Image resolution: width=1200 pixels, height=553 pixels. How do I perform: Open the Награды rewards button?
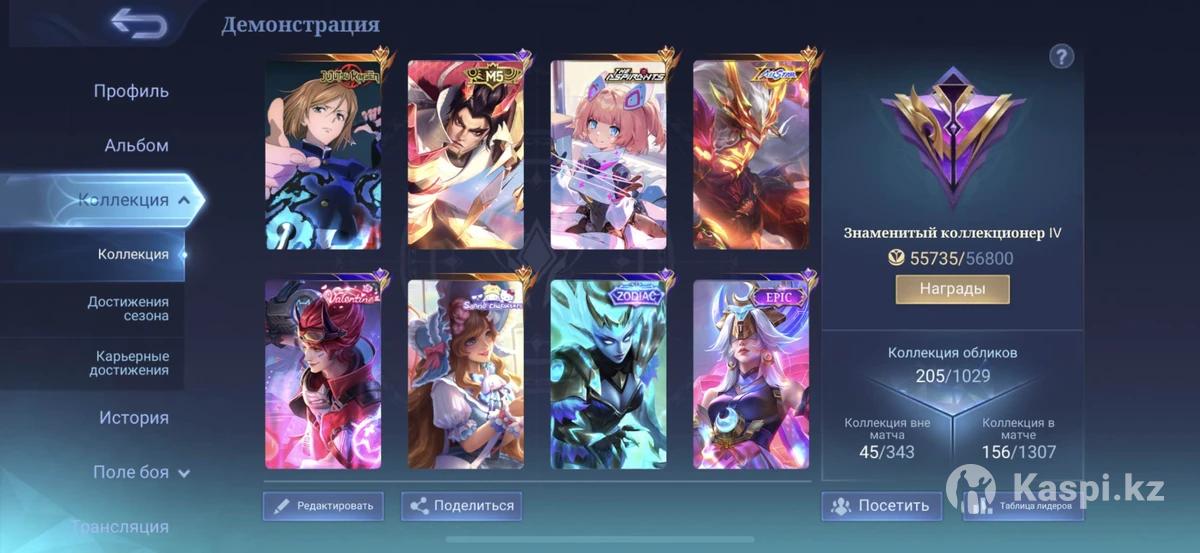[952, 289]
